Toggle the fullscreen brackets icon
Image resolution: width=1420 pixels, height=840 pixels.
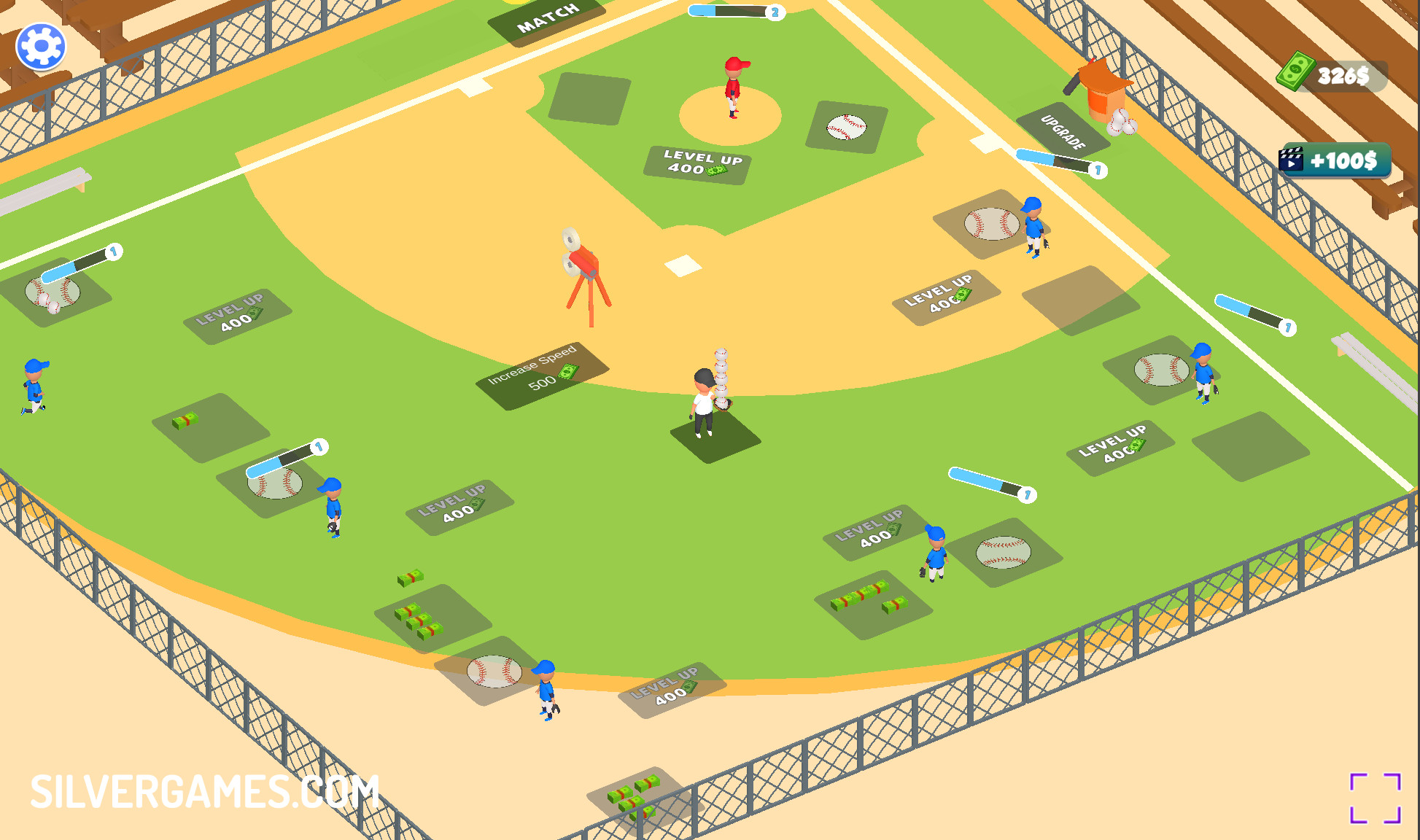(1375, 798)
